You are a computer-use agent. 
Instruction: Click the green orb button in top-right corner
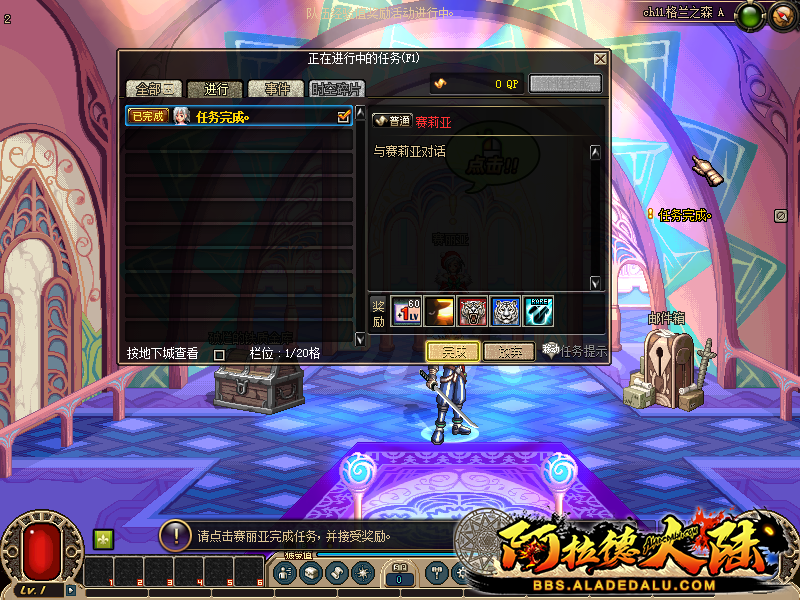[x=751, y=15]
